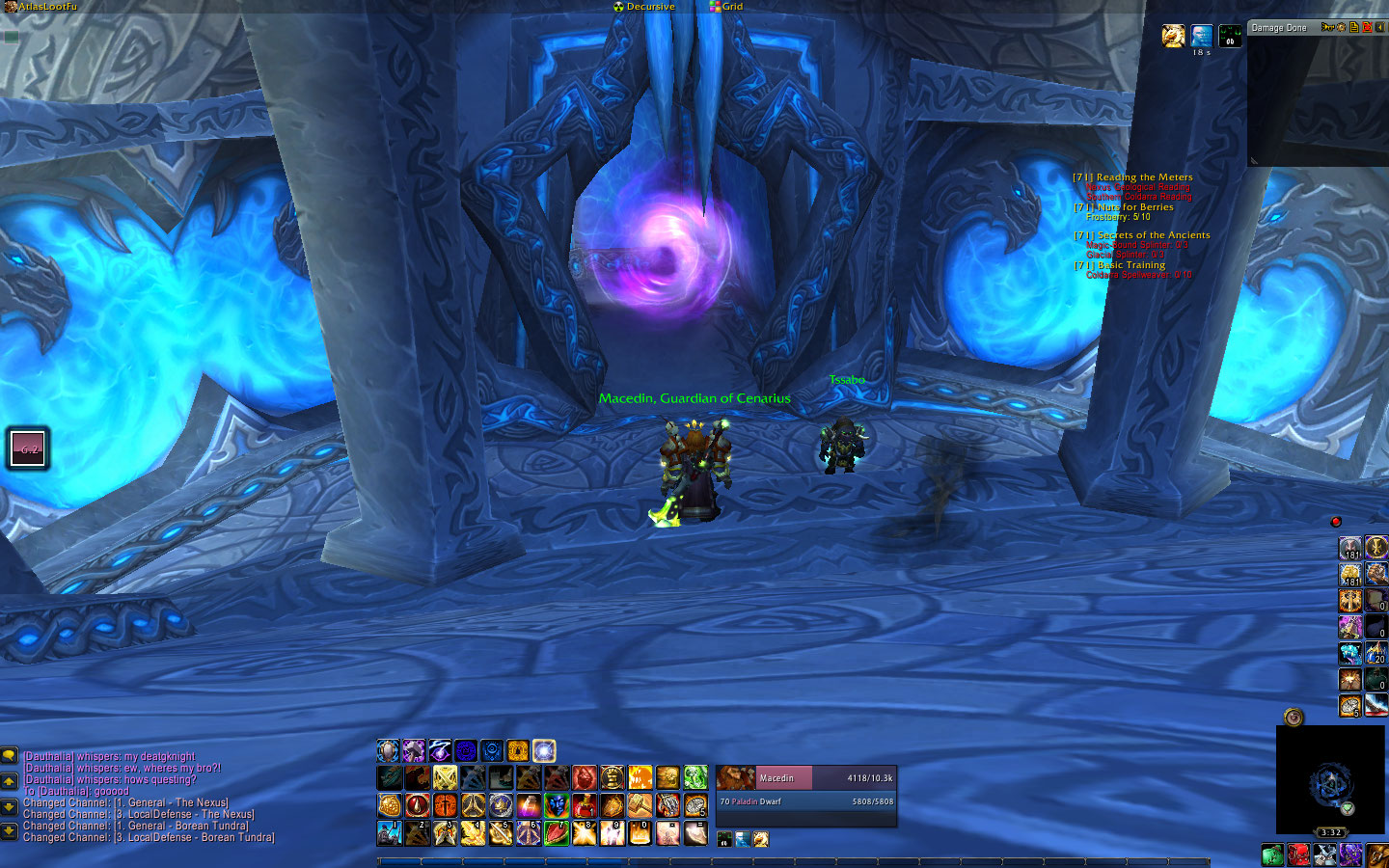Open Damage Done meter gear configuration
The image size is (1389, 868).
1341,27
